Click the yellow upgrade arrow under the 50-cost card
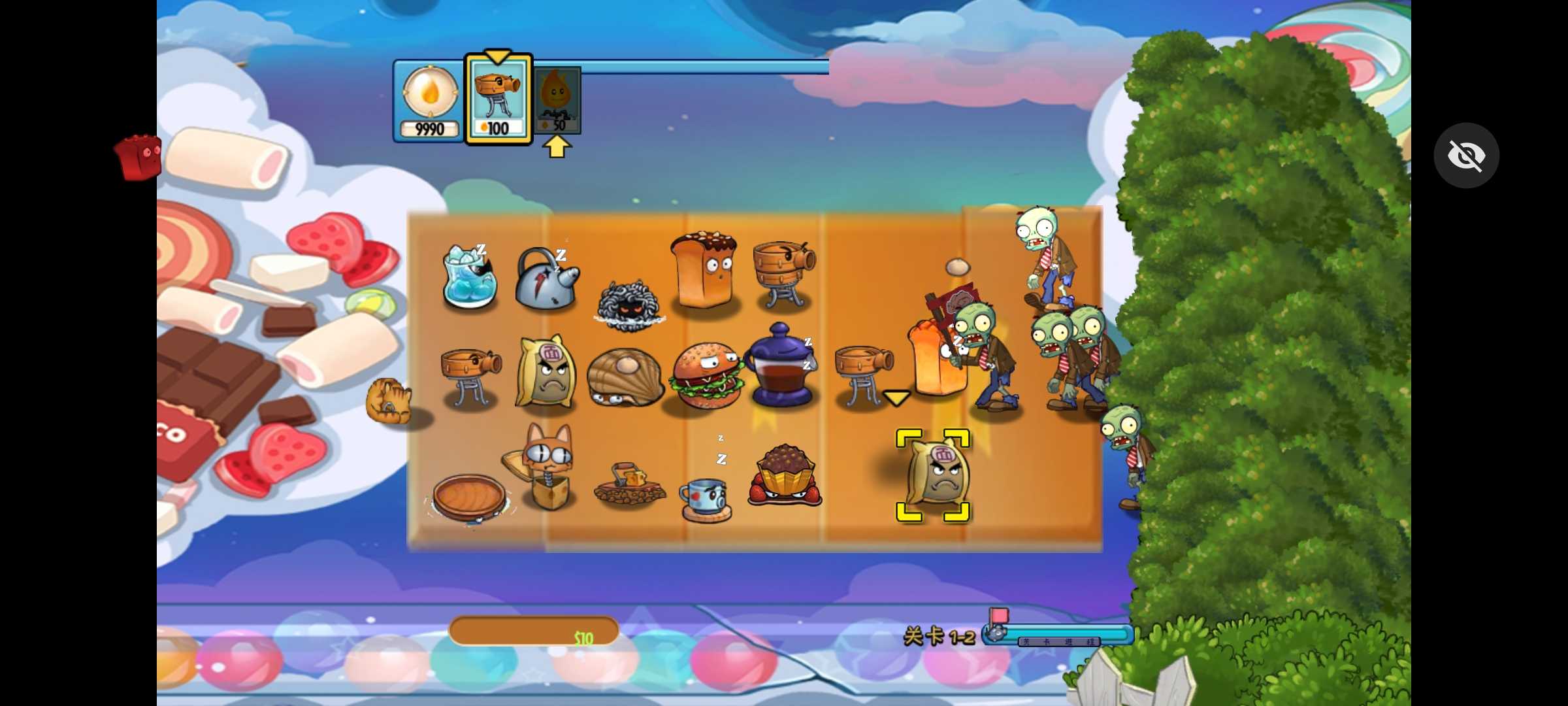This screenshot has height=706, width=1568. point(557,146)
